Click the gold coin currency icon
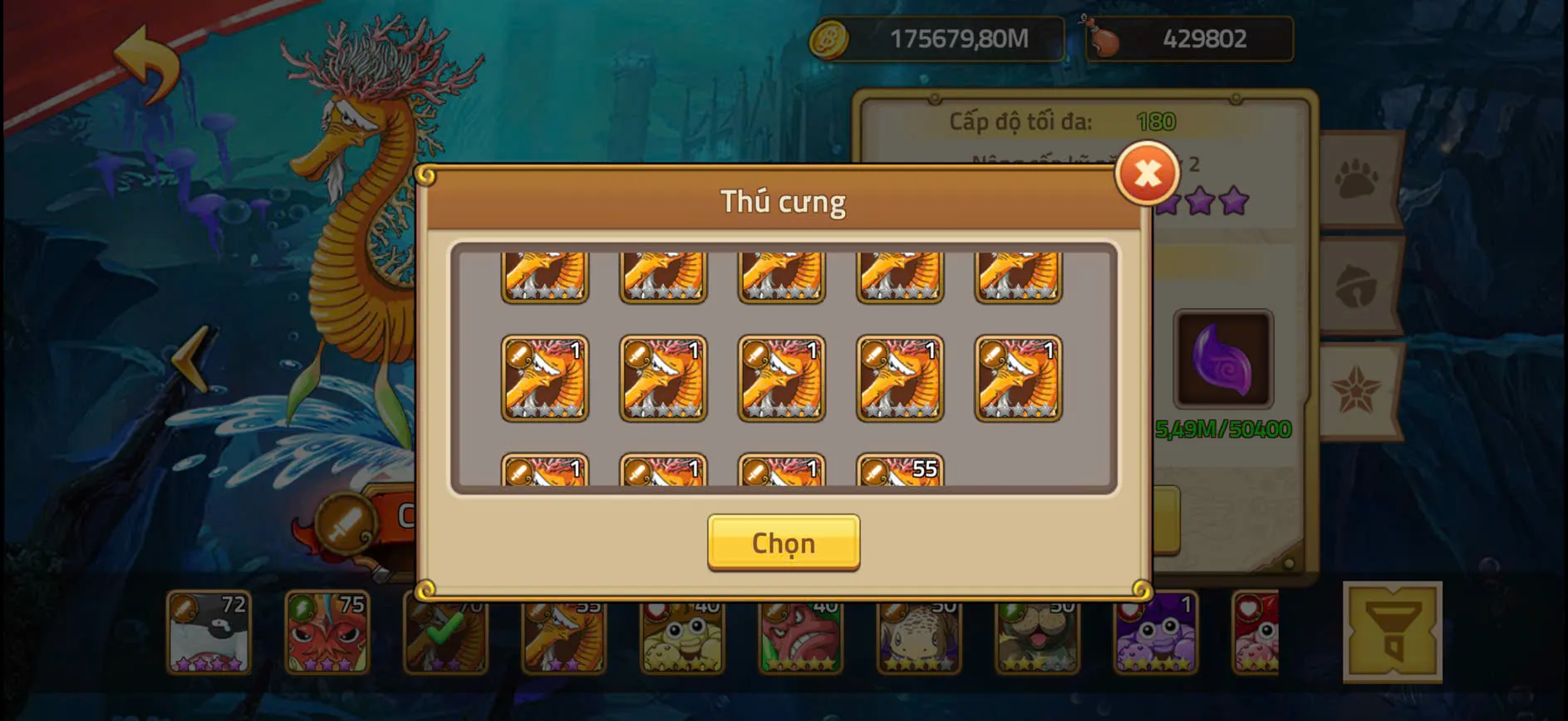This screenshot has height=721, width=1568. pyautogui.click(x=831, y=37)
